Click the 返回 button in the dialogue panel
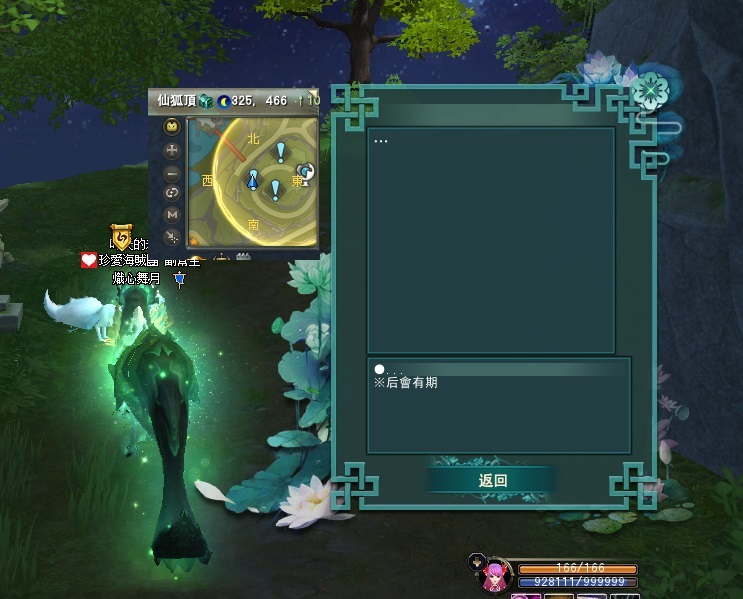Screen dimensions: 743x599 [492, 480]
